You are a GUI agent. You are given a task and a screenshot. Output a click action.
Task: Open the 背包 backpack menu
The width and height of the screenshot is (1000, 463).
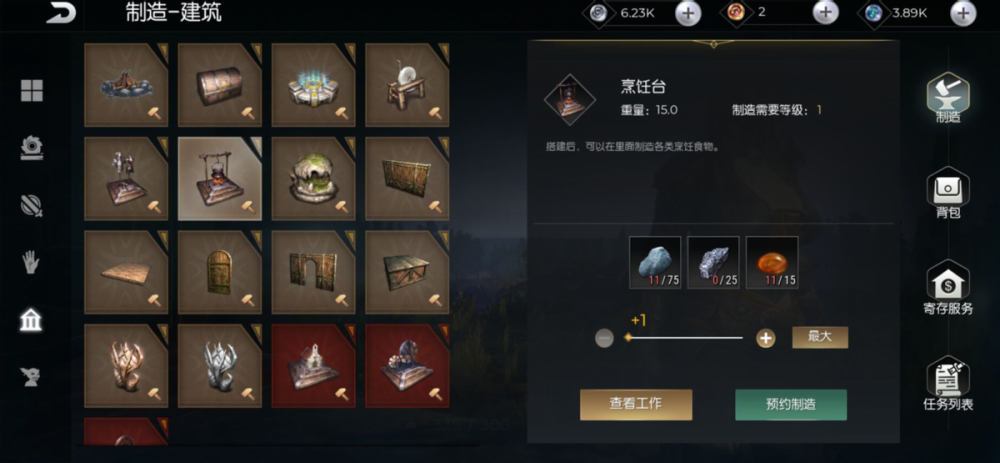coord(947,193)
